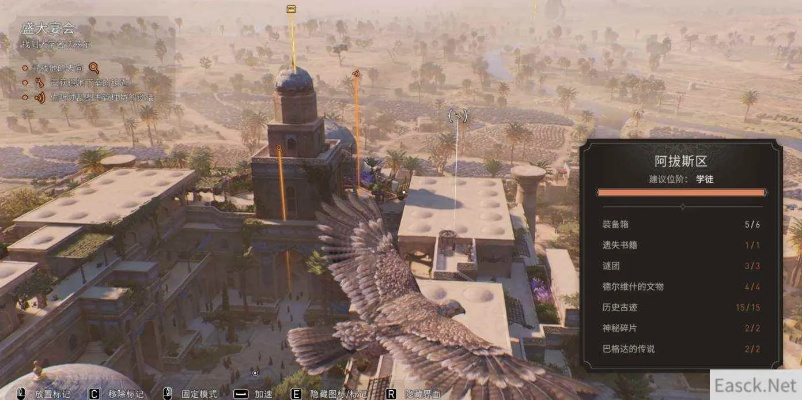Select the 历史古迹 row

pyautogui.click(x=680, y=307)
